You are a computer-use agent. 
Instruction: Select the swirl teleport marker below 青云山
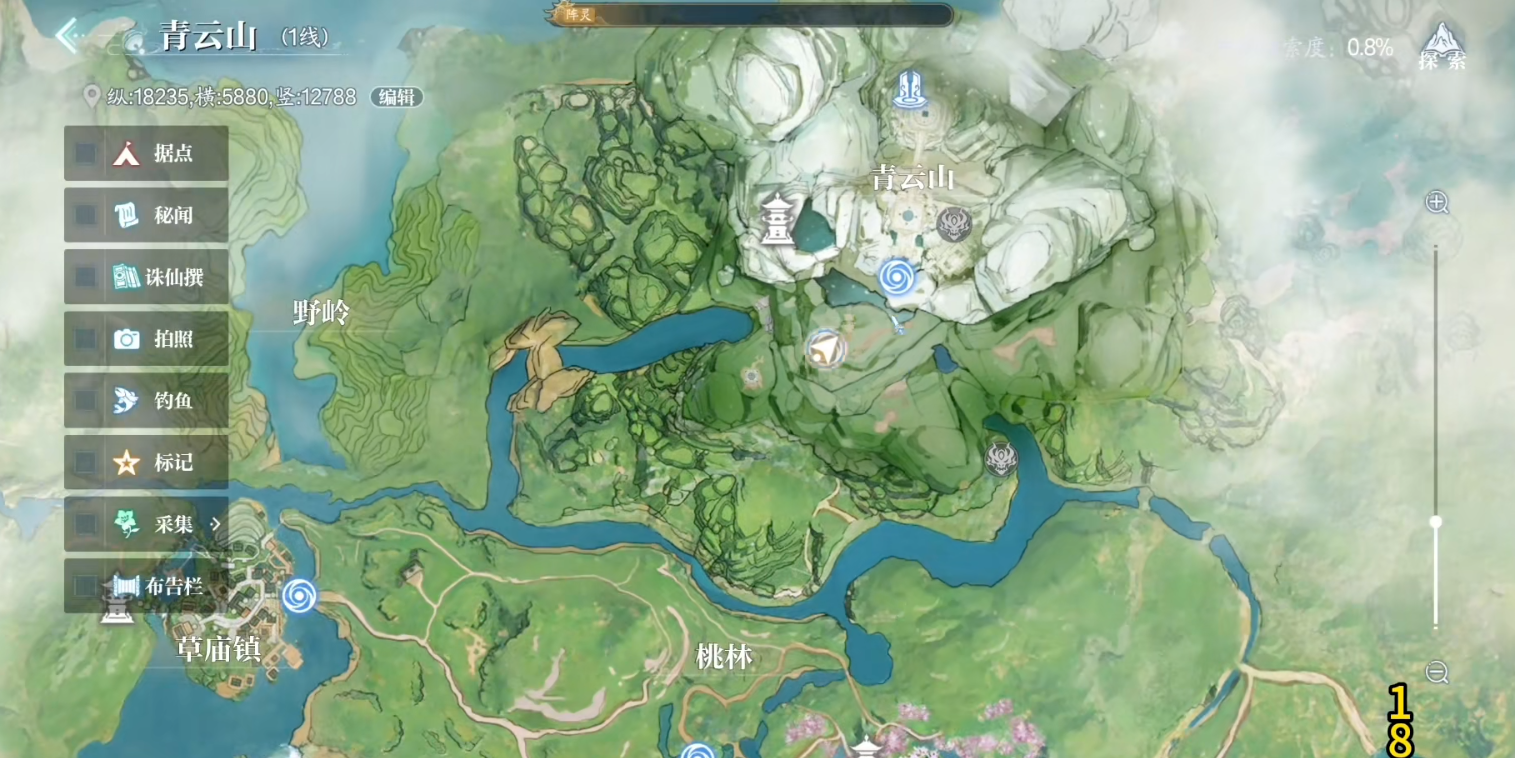[x=896, y=274]
